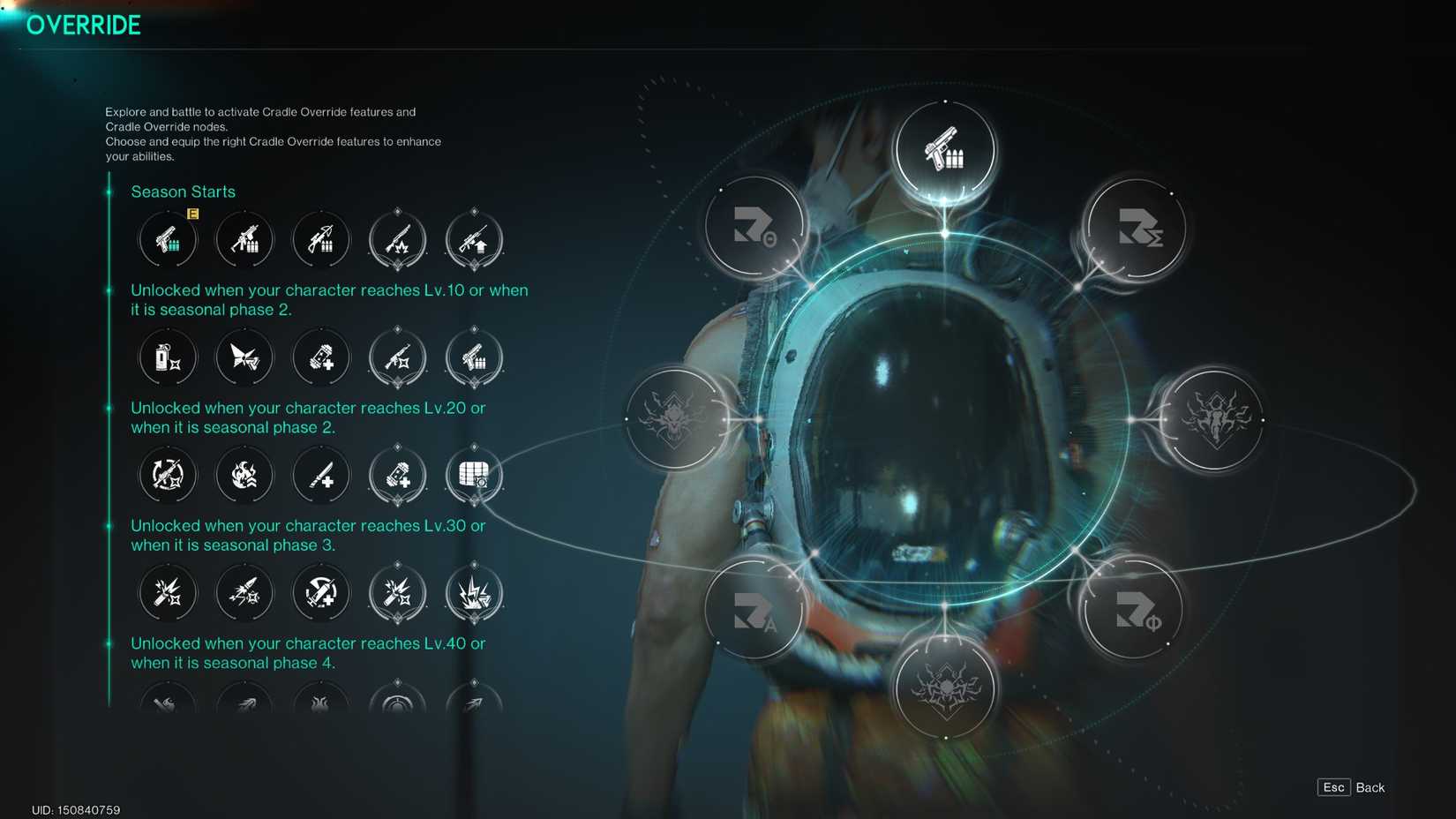Viewport: 1456px width, 819px height.
Task: Select the circuit chip override node
Action: tap(474, 475)
